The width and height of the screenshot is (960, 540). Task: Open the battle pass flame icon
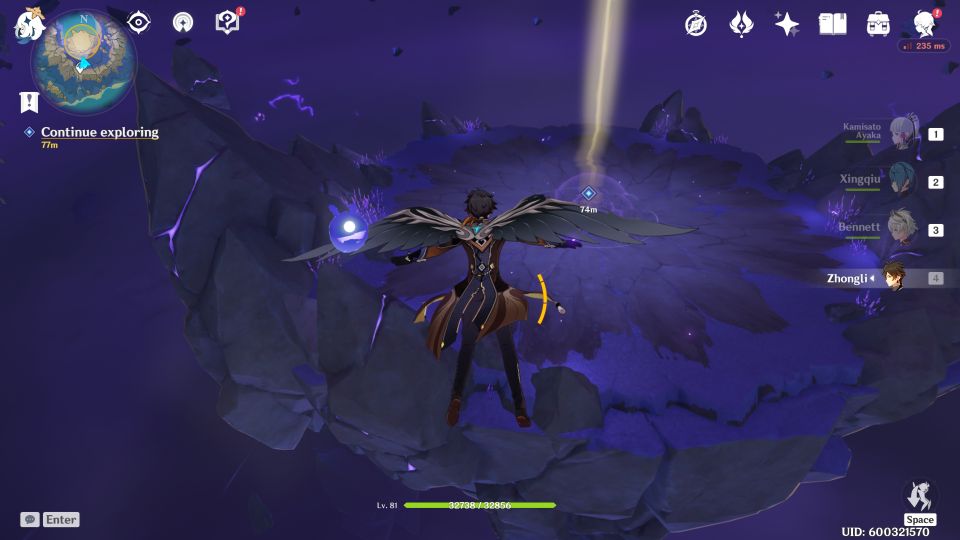741,24
